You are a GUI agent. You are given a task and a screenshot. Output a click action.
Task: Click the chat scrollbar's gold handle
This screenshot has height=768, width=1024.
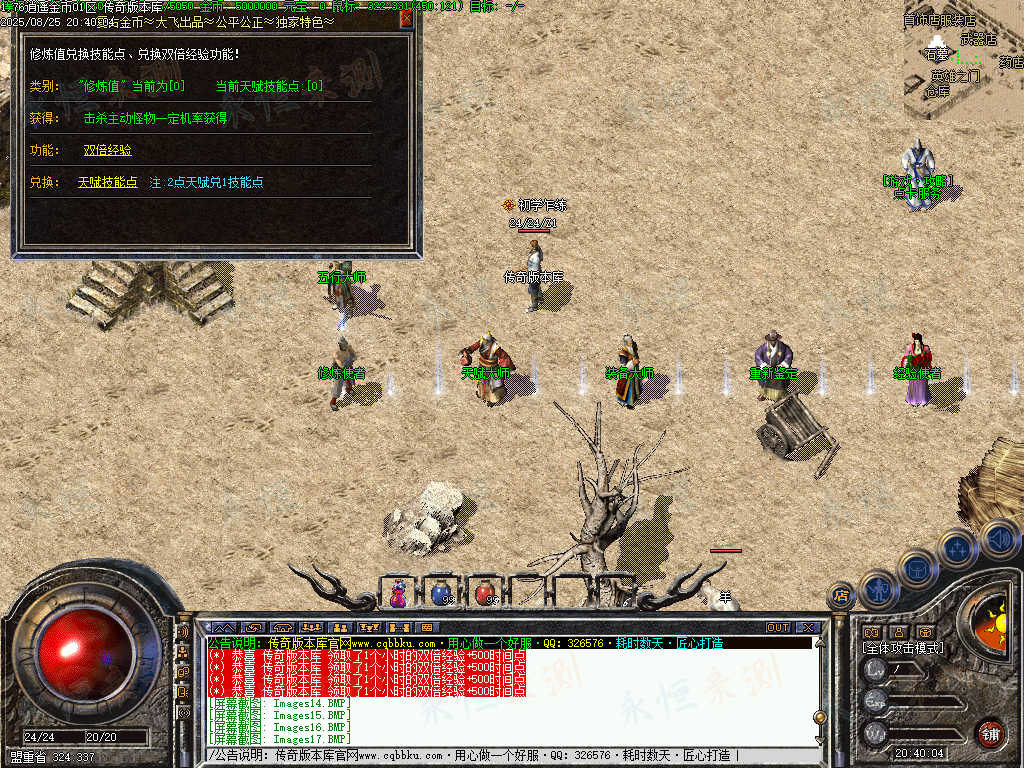coord(820,717)
